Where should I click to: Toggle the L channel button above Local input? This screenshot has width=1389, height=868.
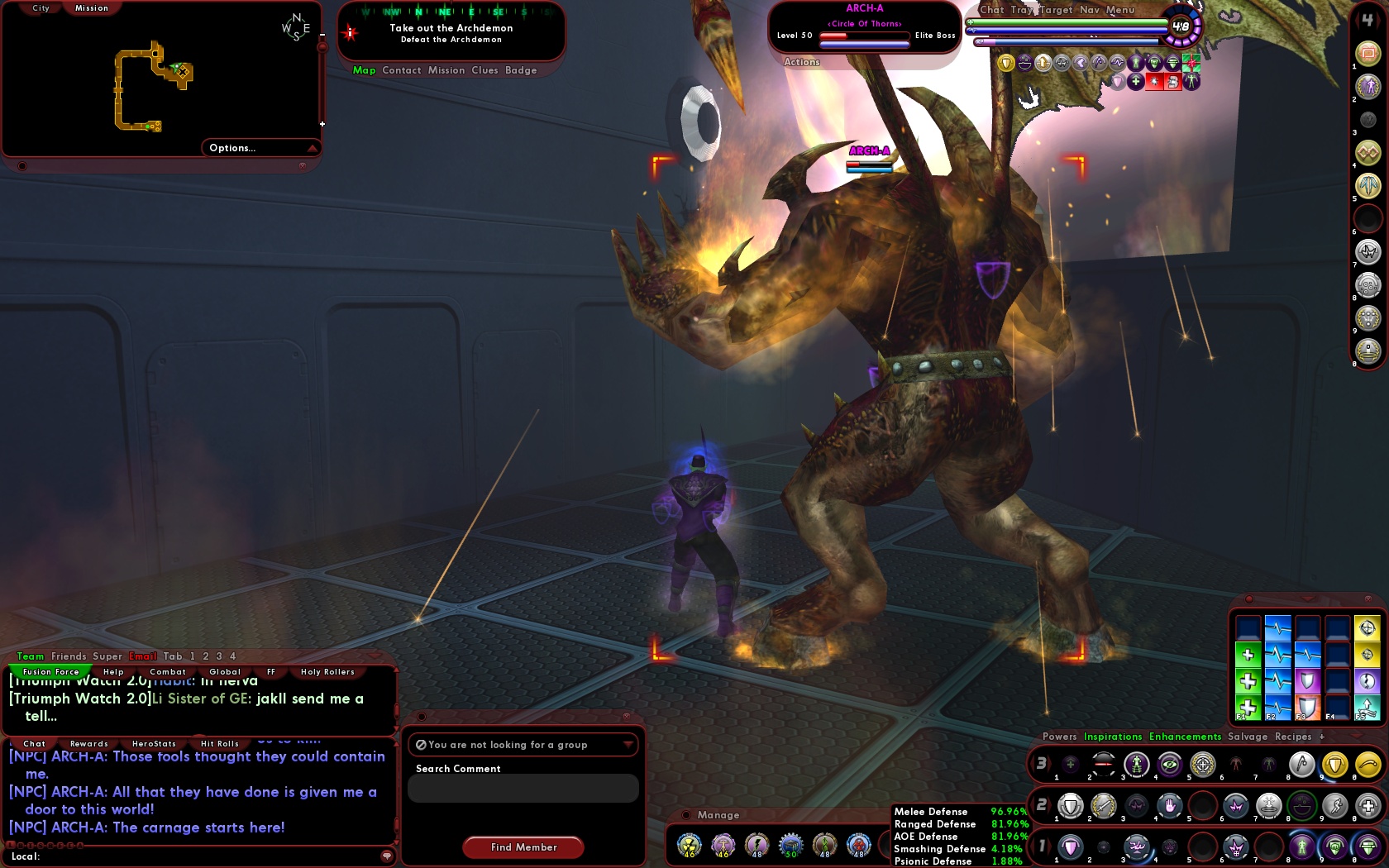(11, 844)
